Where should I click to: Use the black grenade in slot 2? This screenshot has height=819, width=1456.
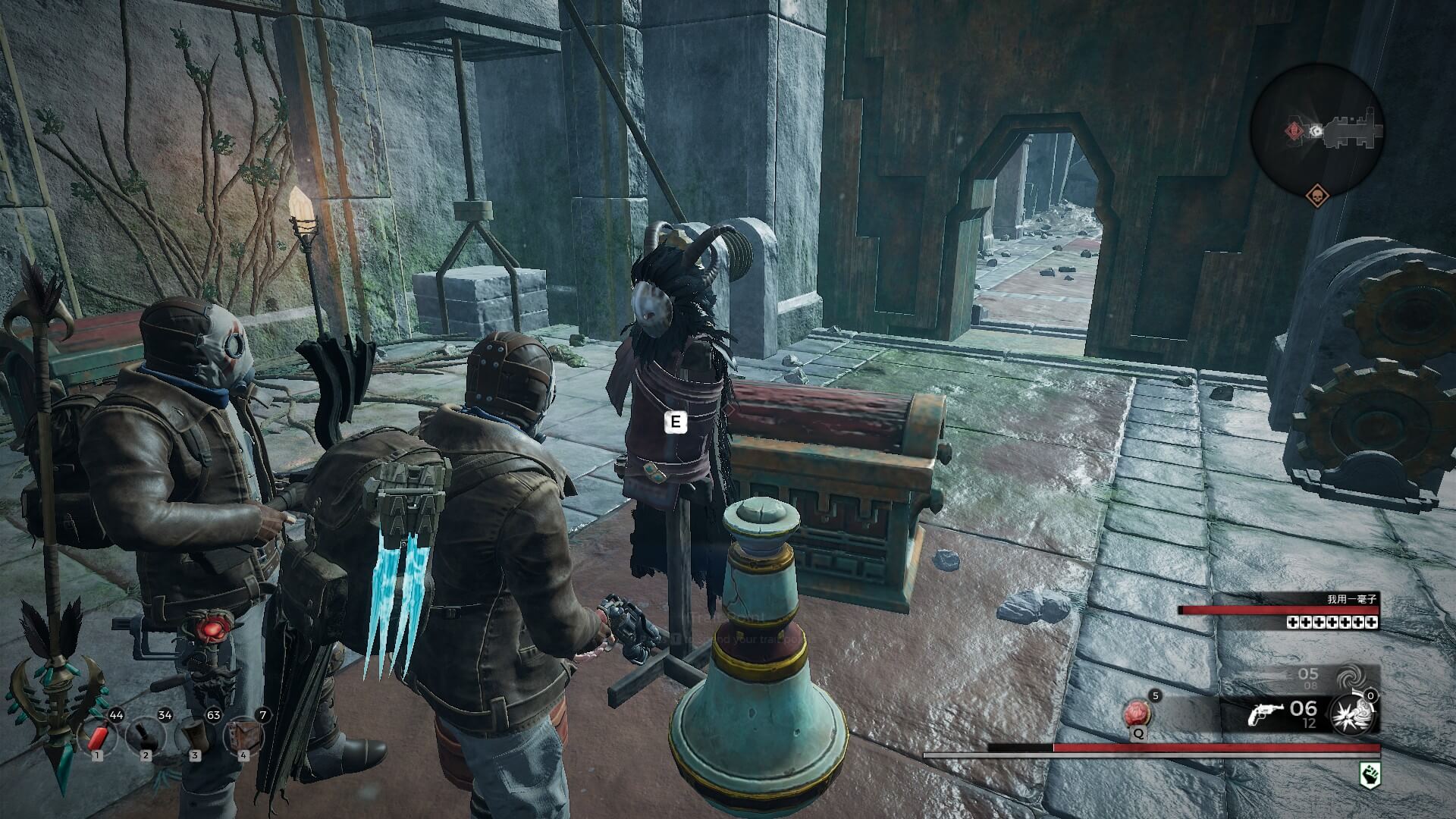click(146, 736)
